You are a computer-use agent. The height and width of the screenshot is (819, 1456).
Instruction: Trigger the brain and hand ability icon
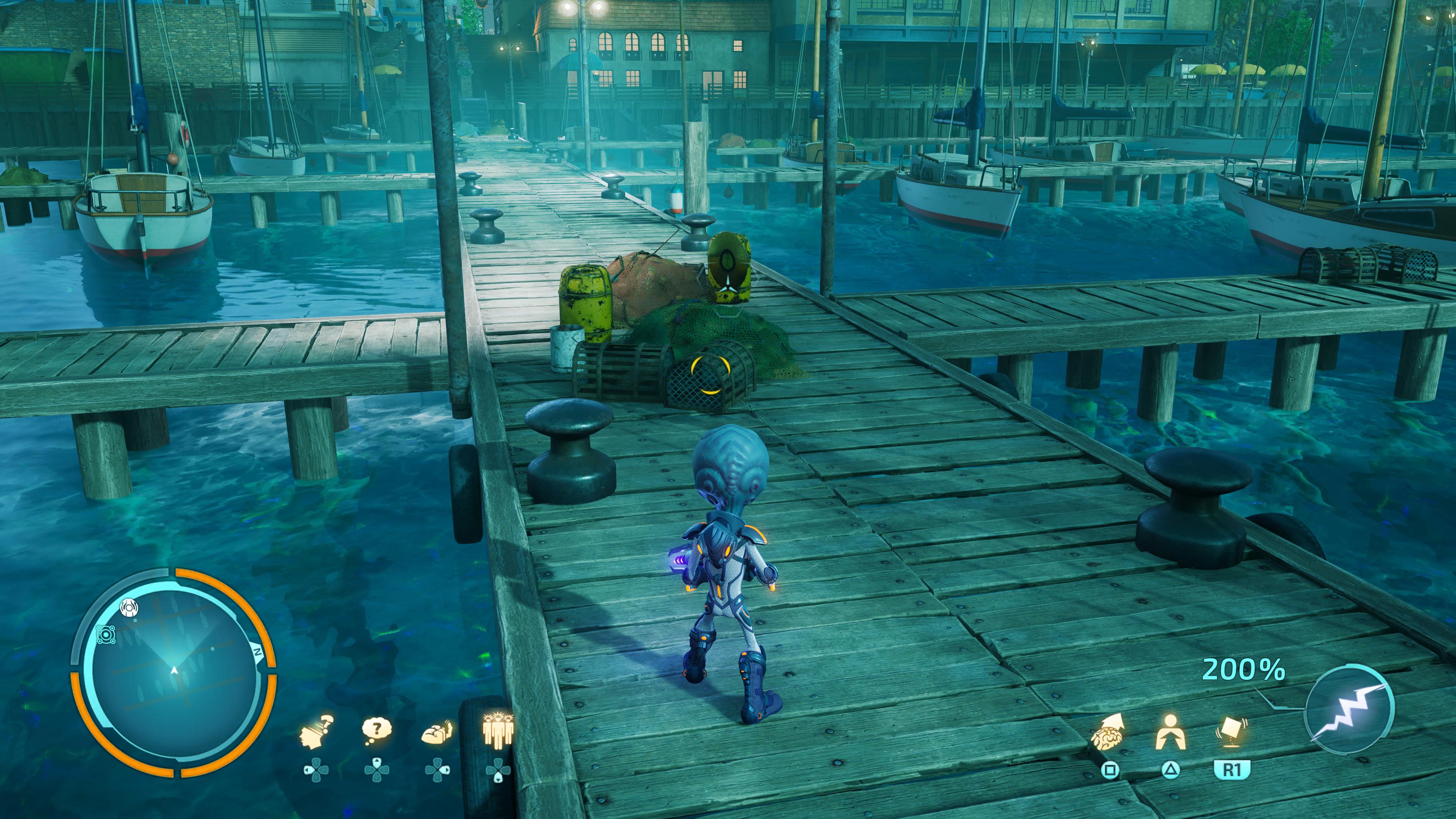pos(437,733)
